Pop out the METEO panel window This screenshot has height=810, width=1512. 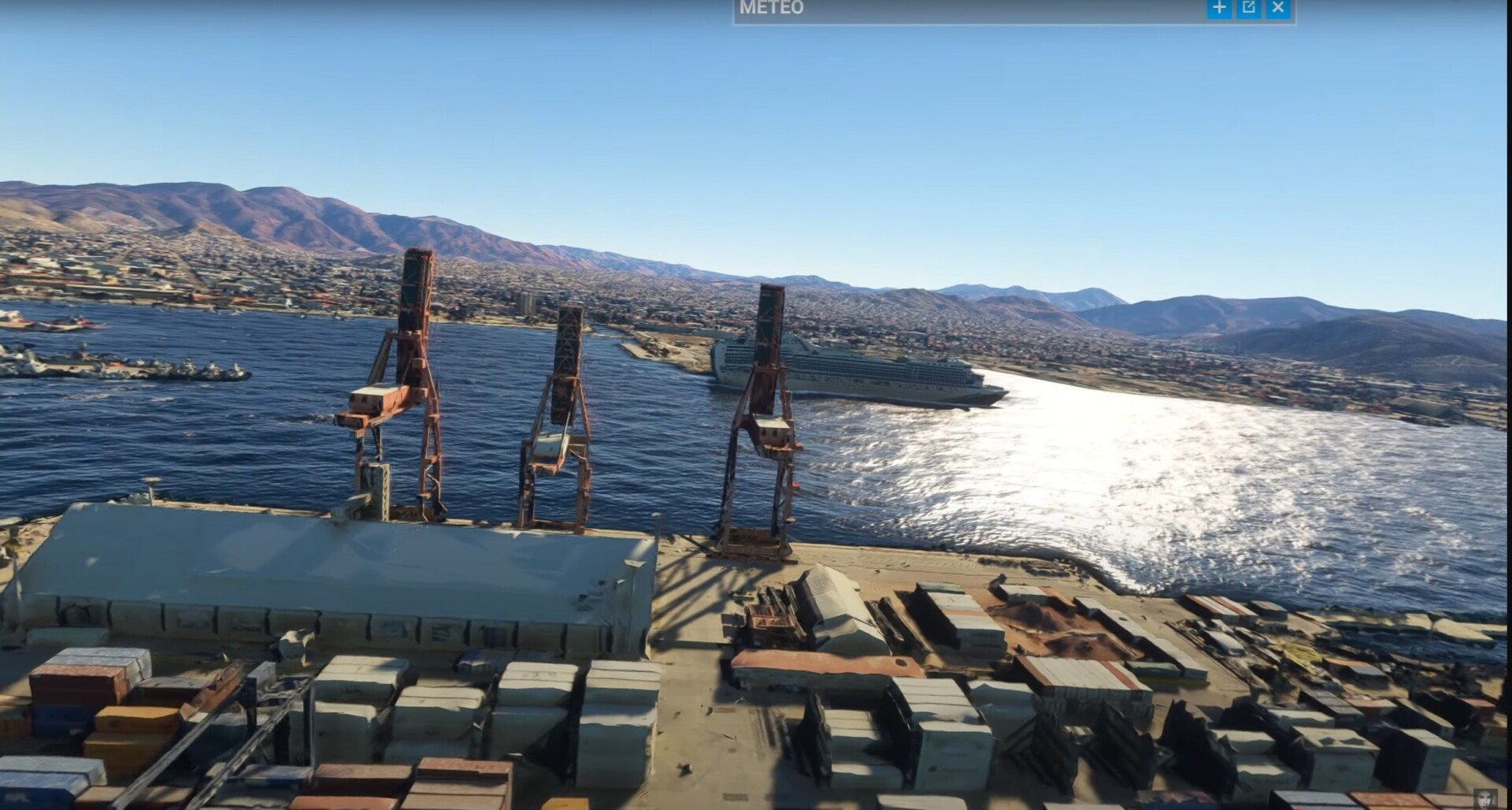point(1248,8)
